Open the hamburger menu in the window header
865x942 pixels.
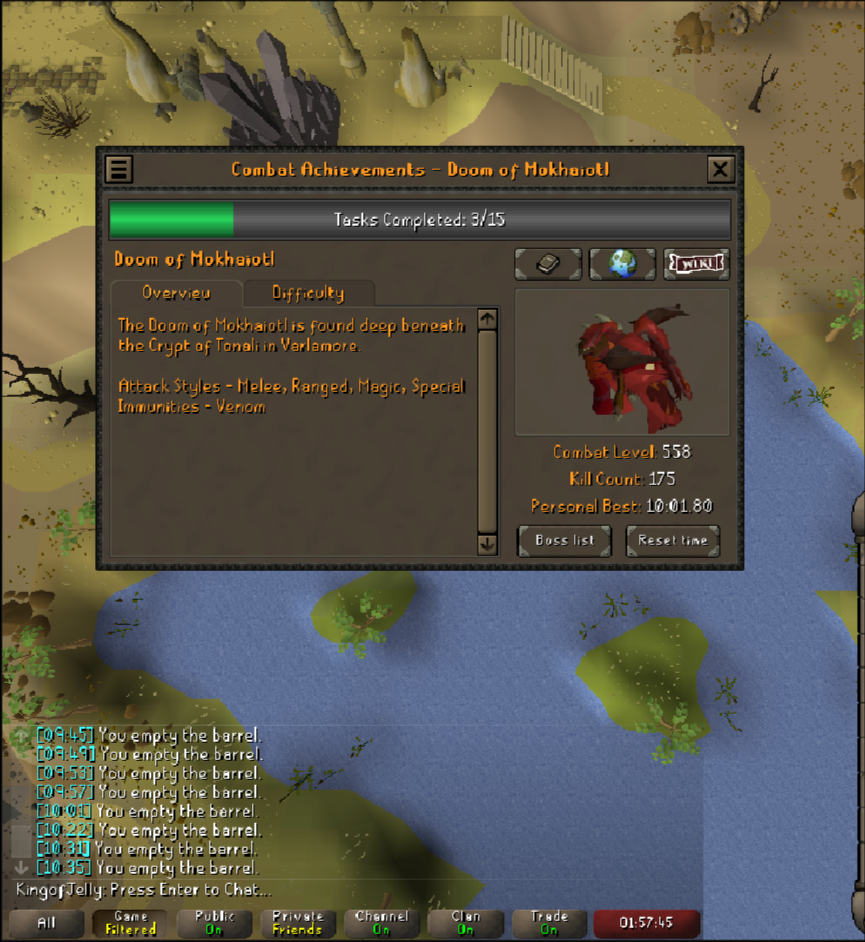click(119, 169)
